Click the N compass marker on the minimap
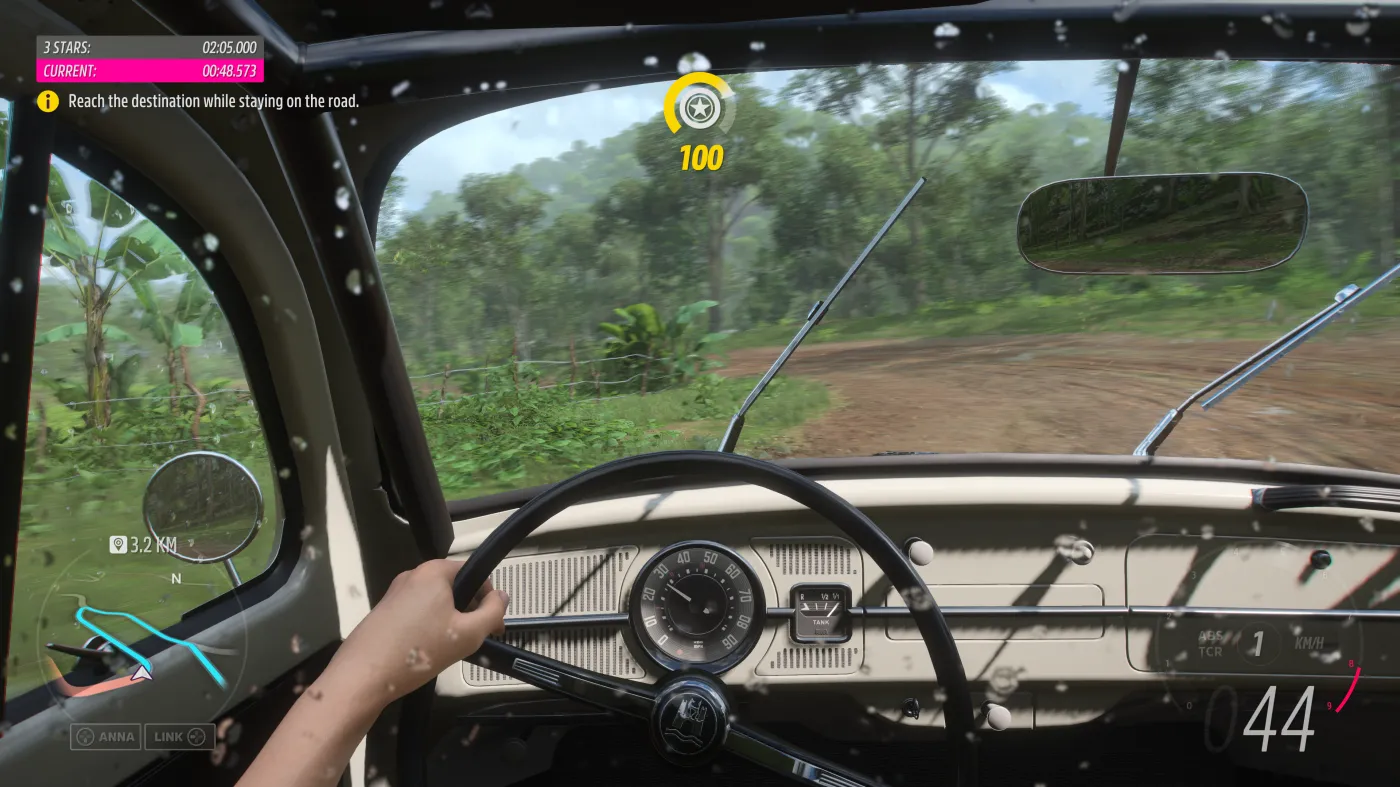The height and width of the screenshot is (787, 1400). coord(177,577)
